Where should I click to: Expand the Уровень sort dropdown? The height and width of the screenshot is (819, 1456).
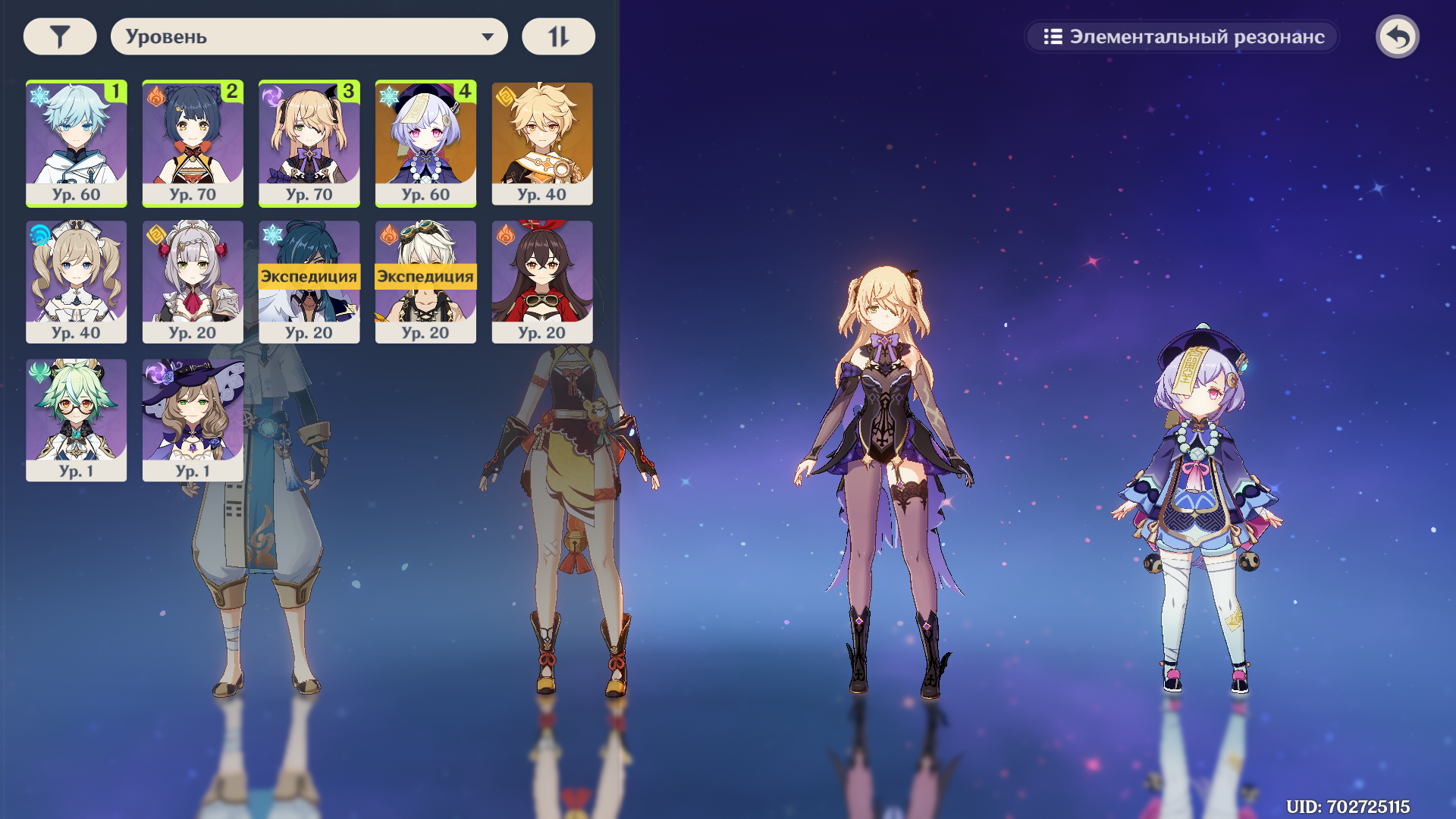click(x=309, y=36)
